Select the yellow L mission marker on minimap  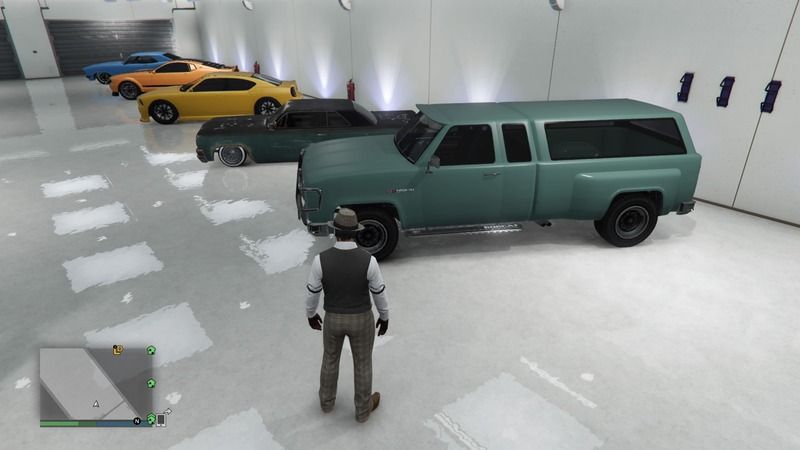118,350
